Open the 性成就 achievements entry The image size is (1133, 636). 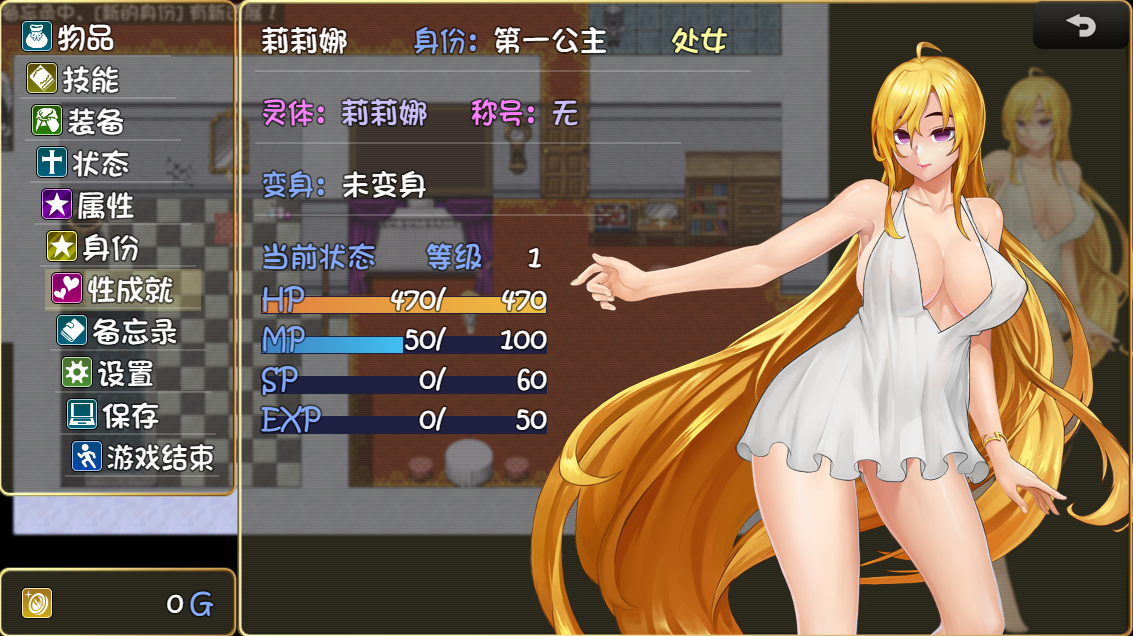point(113,289)
